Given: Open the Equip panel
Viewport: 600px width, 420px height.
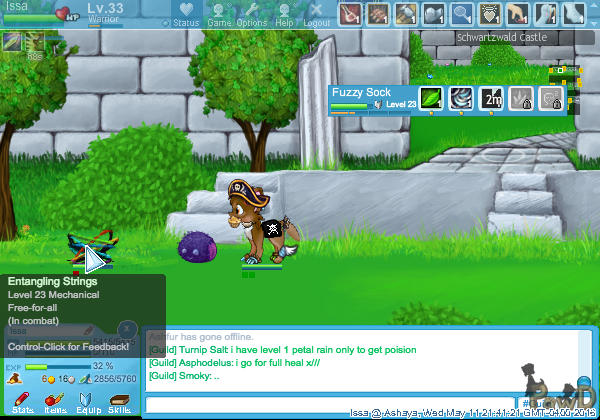Looking at the screenshot, I should [87, 402].
